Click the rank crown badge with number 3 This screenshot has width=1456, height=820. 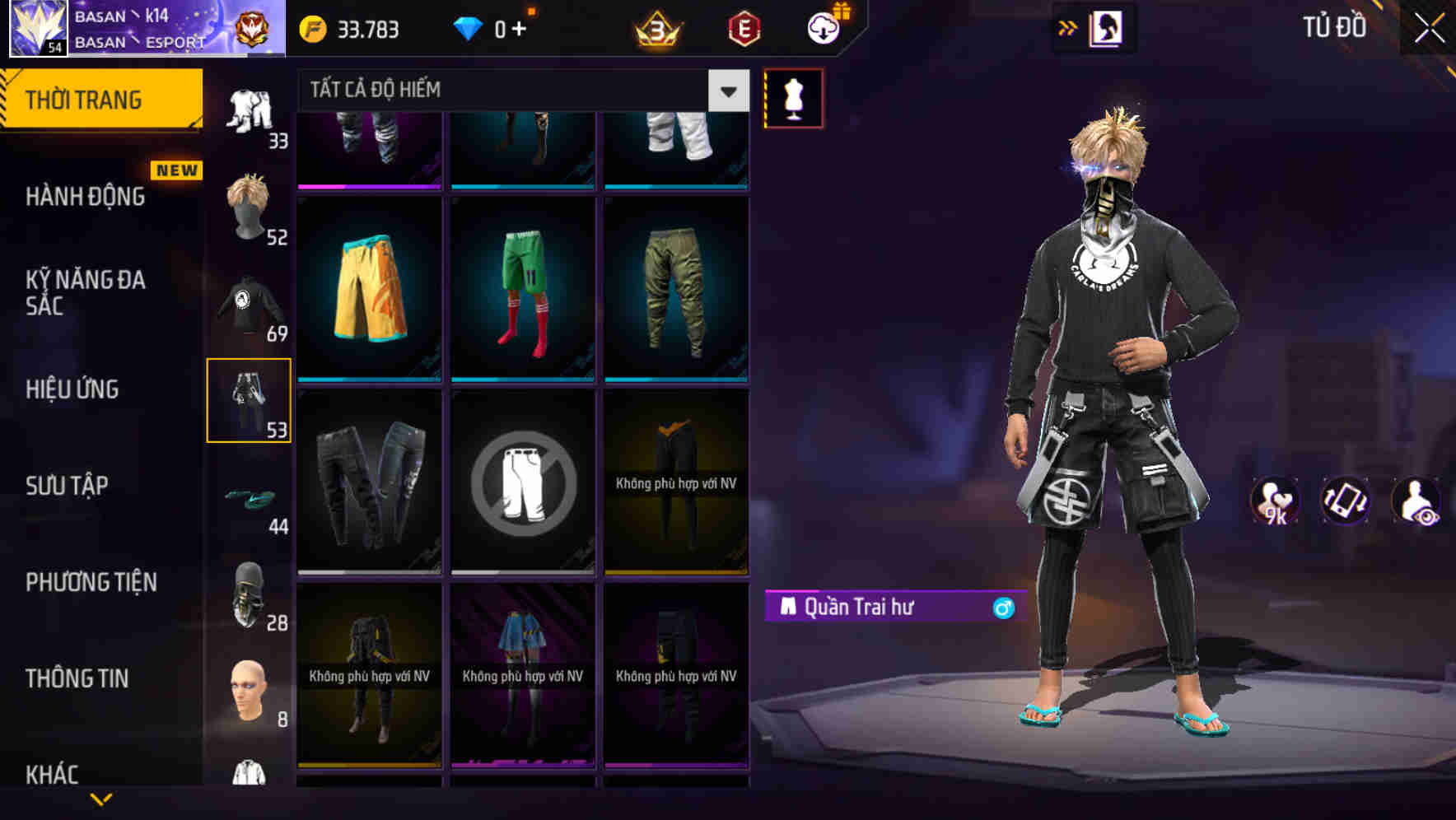(x=653, y=30)
